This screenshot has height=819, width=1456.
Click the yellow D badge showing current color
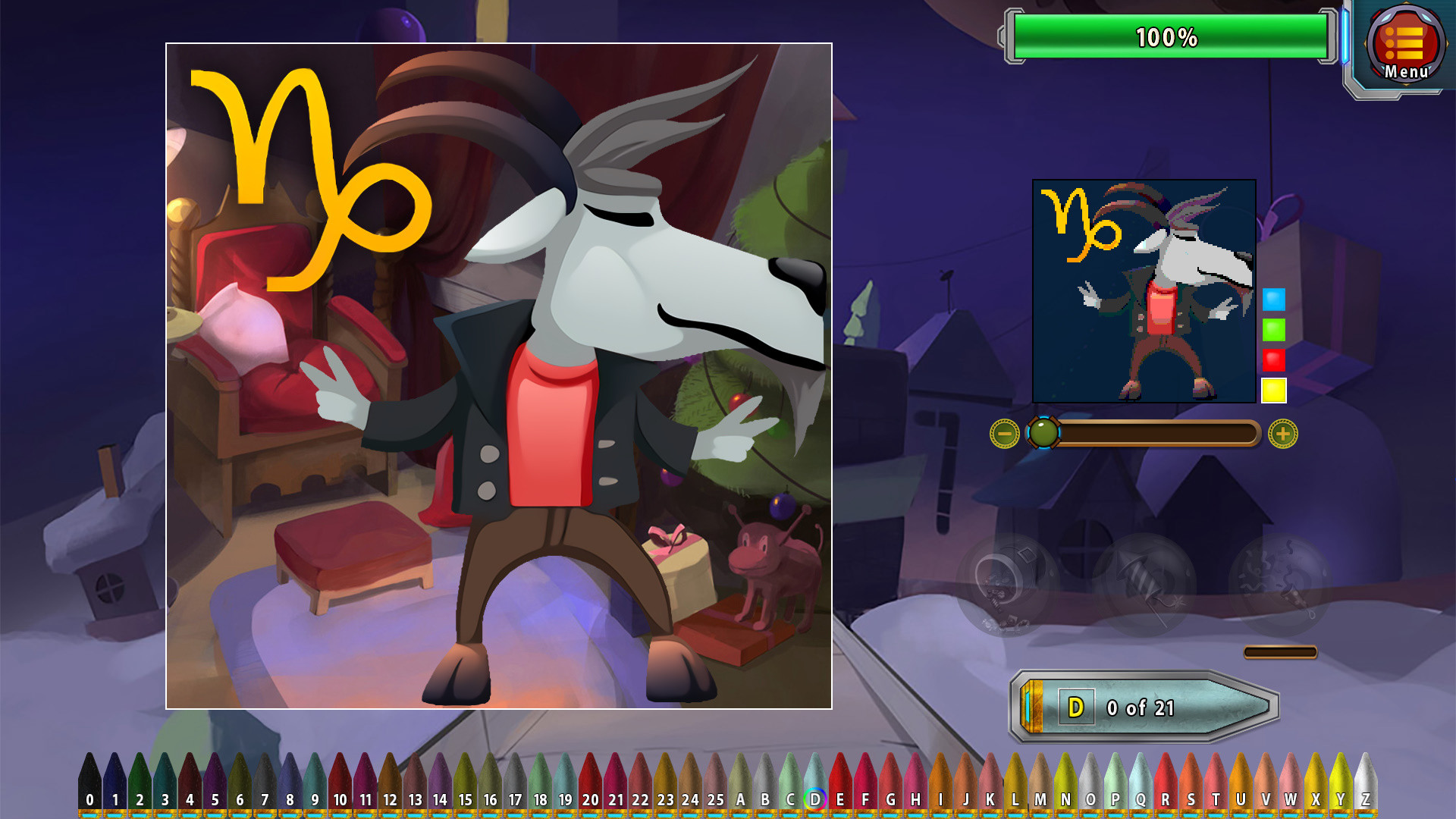(x=1076, y=707)
